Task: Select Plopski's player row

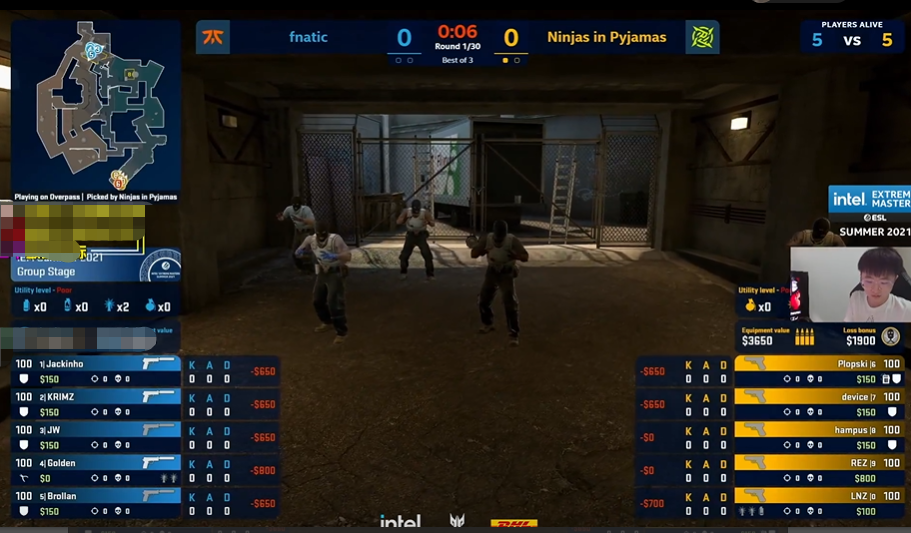Action: pyautogui.click(x=818, y=371)
